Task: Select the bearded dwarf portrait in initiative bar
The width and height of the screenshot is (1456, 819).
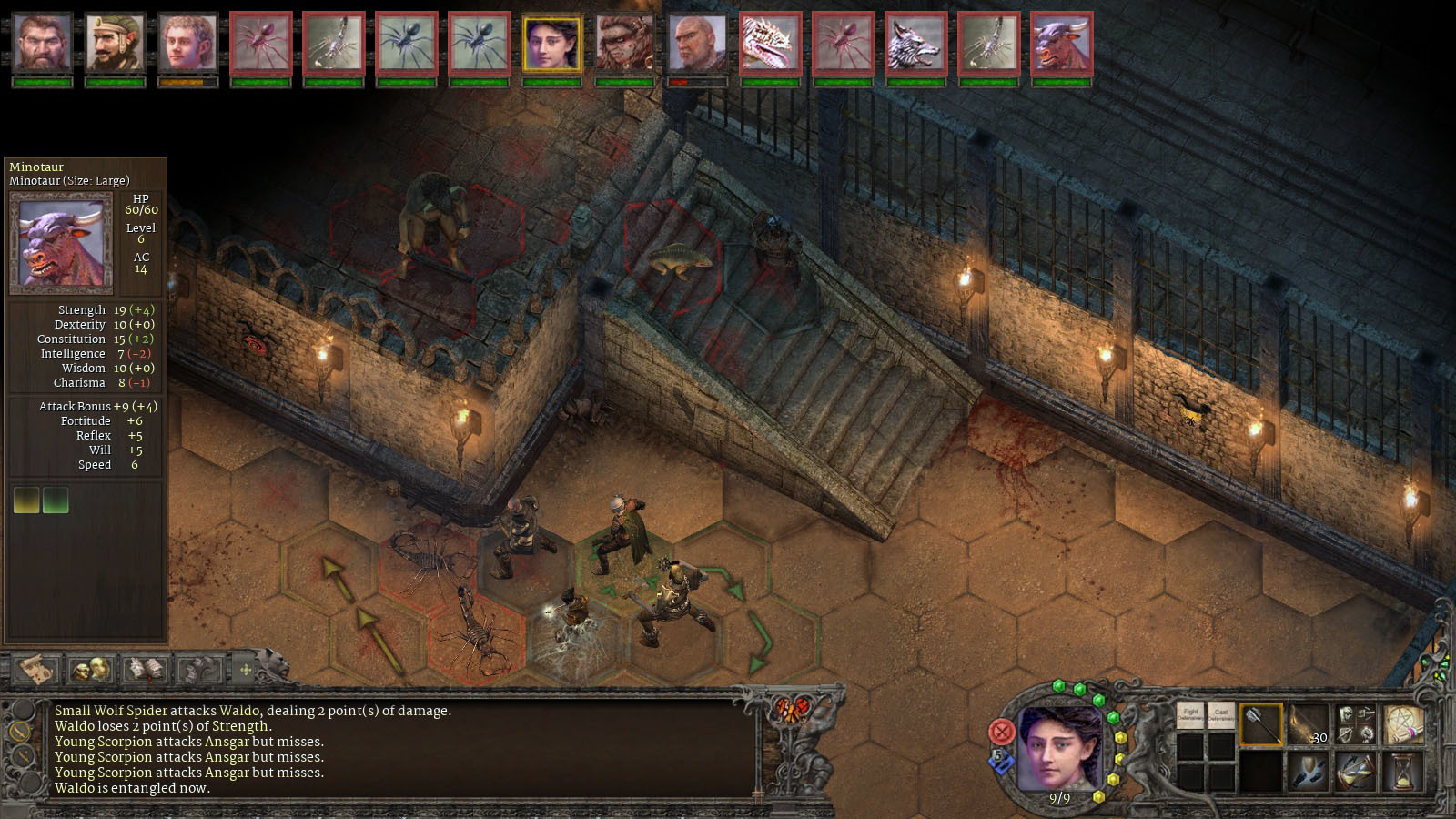Action: tap(42, 43)
